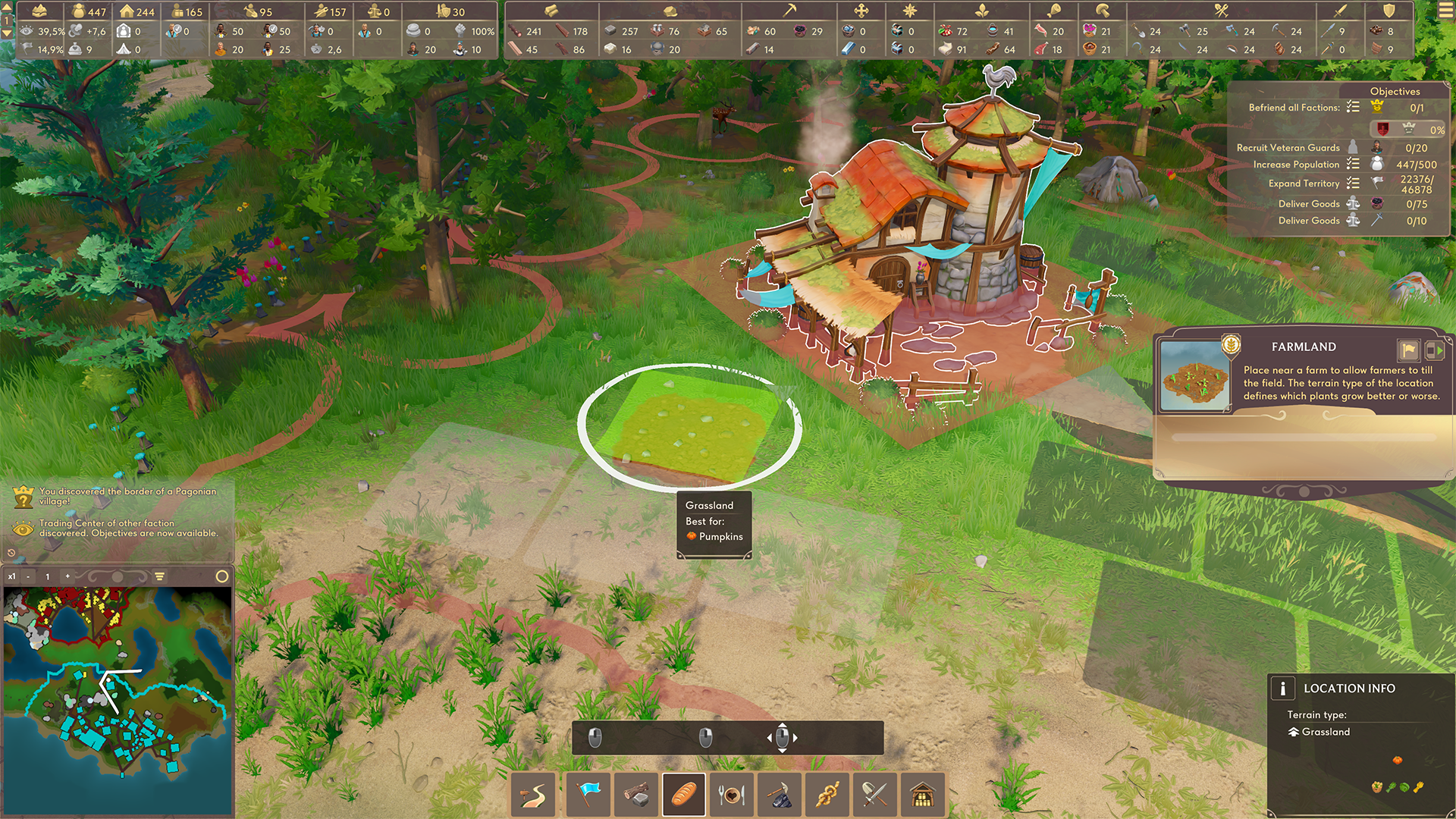The height and width of the screenshot is (819, 1456).
Task: Choose the pickaxe mining build category
Action: pos(780,795)
